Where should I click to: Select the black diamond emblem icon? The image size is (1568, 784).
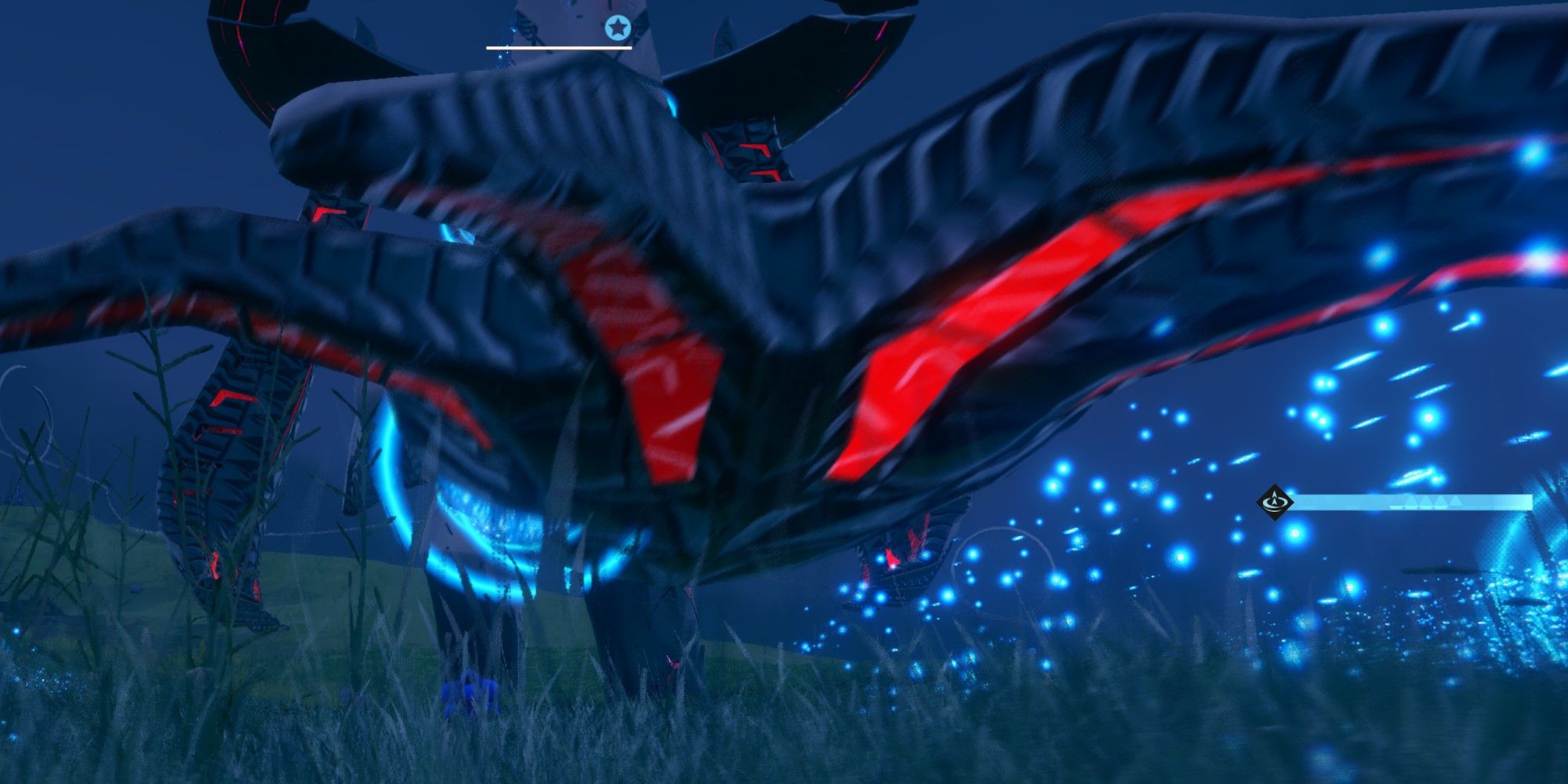[1275, 502]
